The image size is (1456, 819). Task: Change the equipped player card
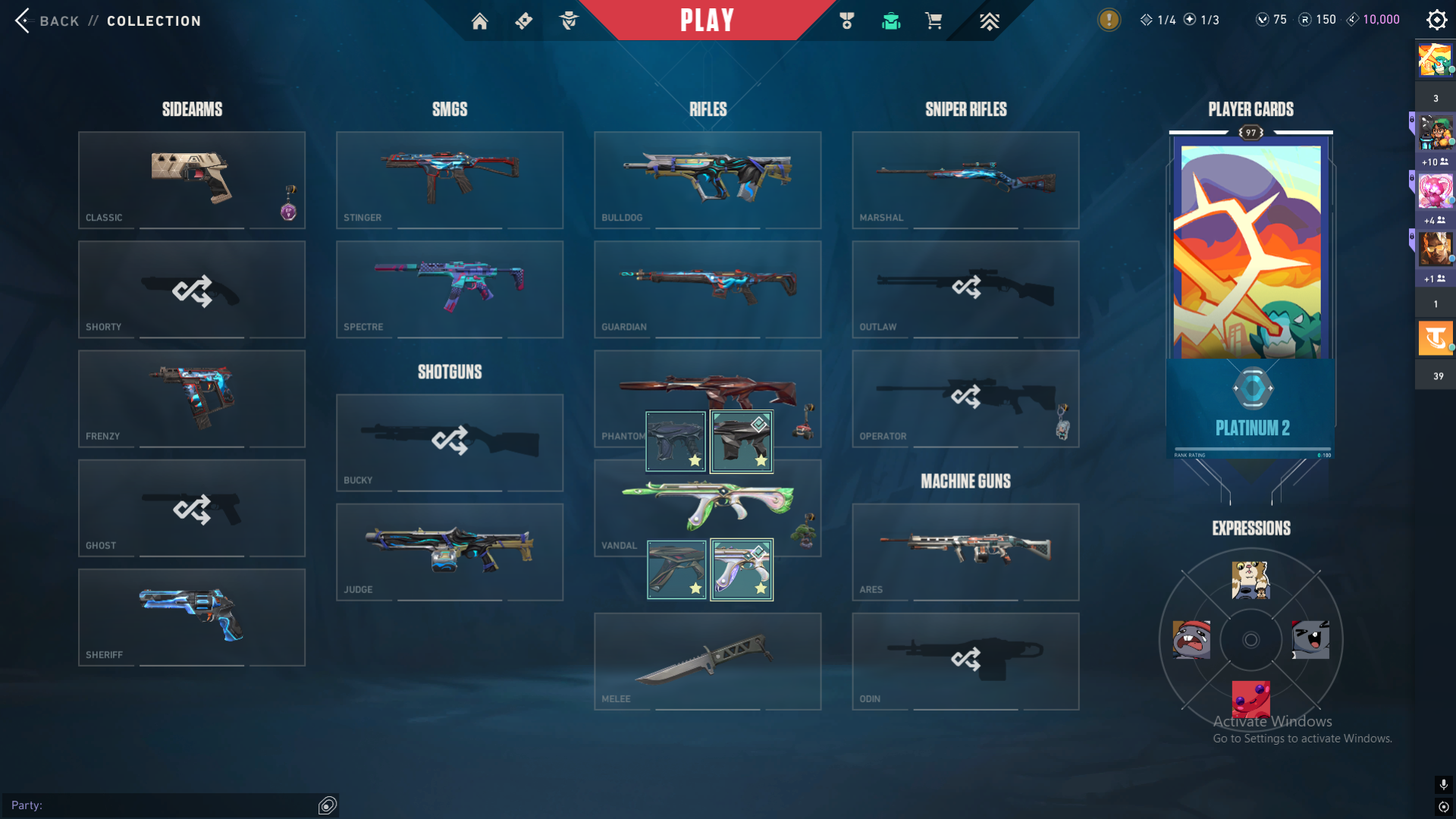coord(1250,250)
